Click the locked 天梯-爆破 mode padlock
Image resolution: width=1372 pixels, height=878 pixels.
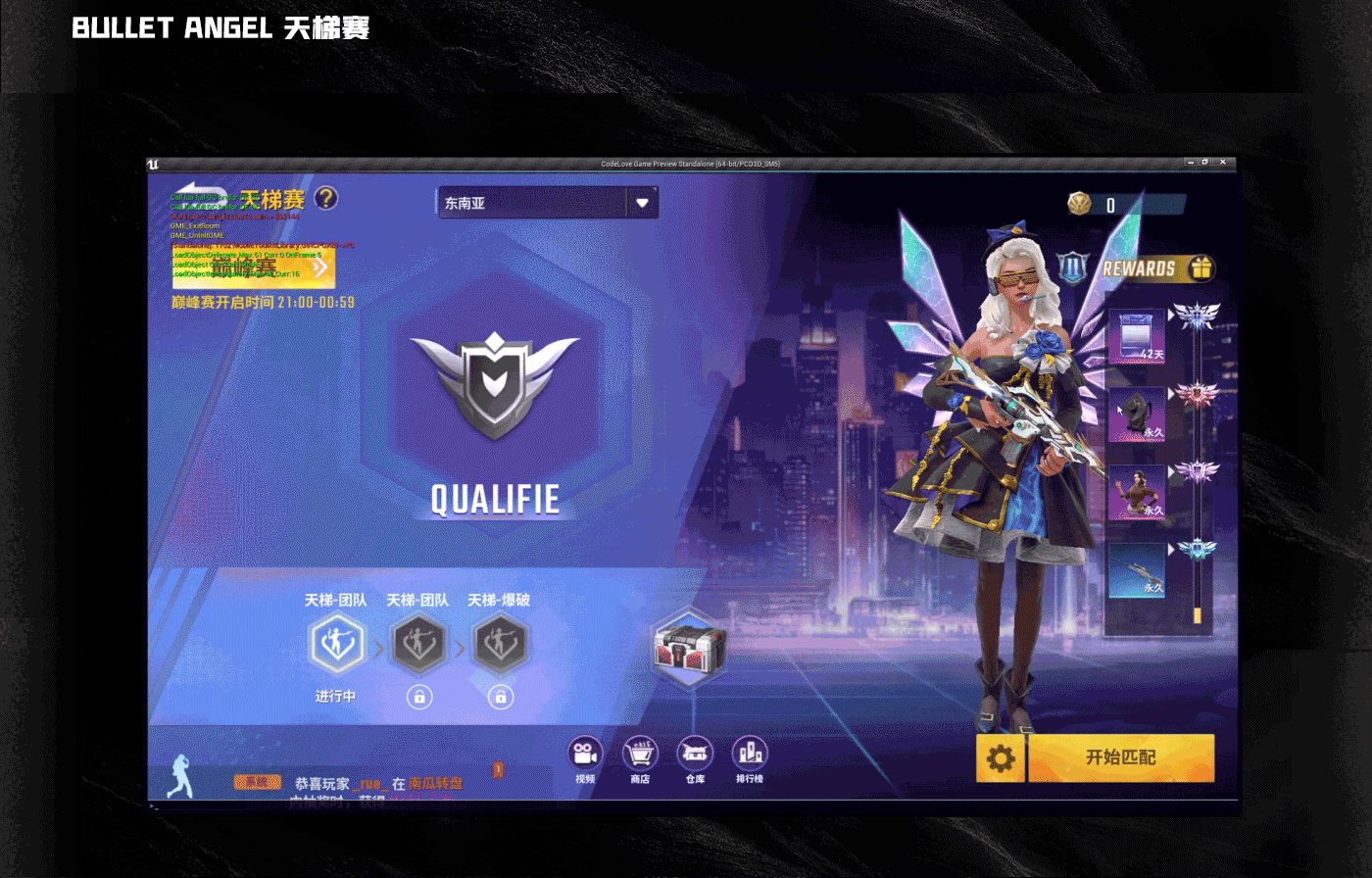[500, 696]
